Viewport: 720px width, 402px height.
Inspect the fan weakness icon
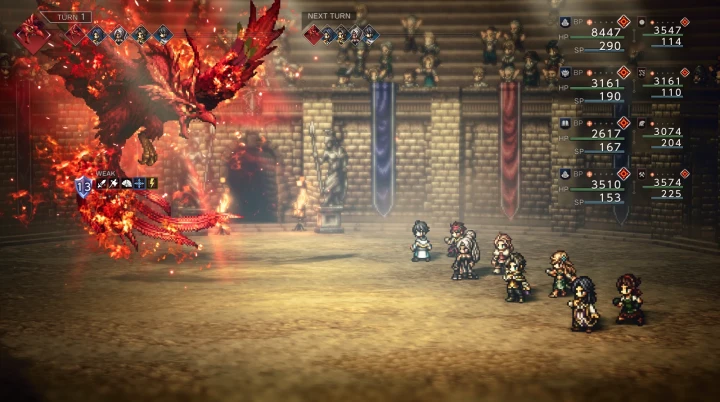tap(127, 184)
